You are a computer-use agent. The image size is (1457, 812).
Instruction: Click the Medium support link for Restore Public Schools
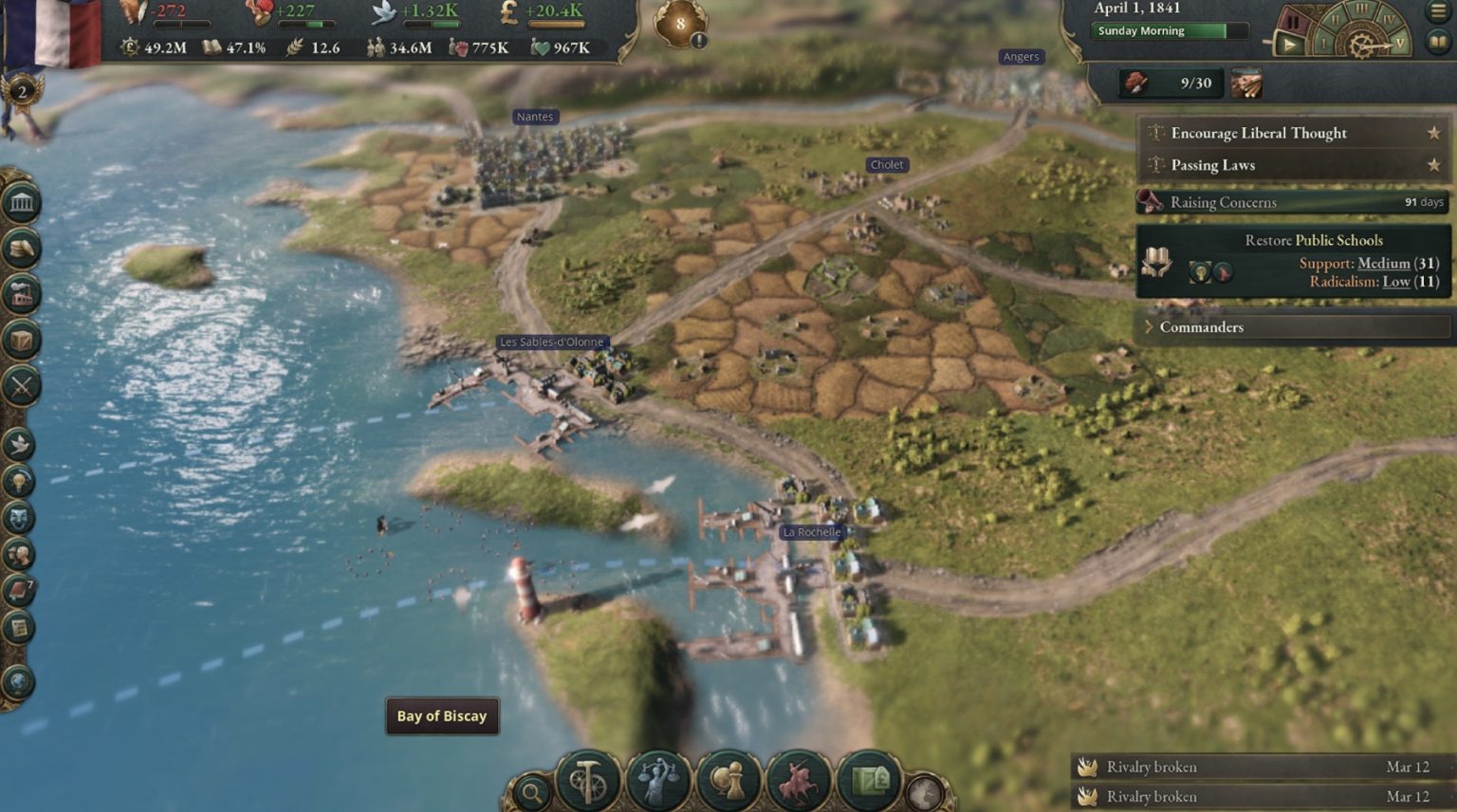point(1382,263)
